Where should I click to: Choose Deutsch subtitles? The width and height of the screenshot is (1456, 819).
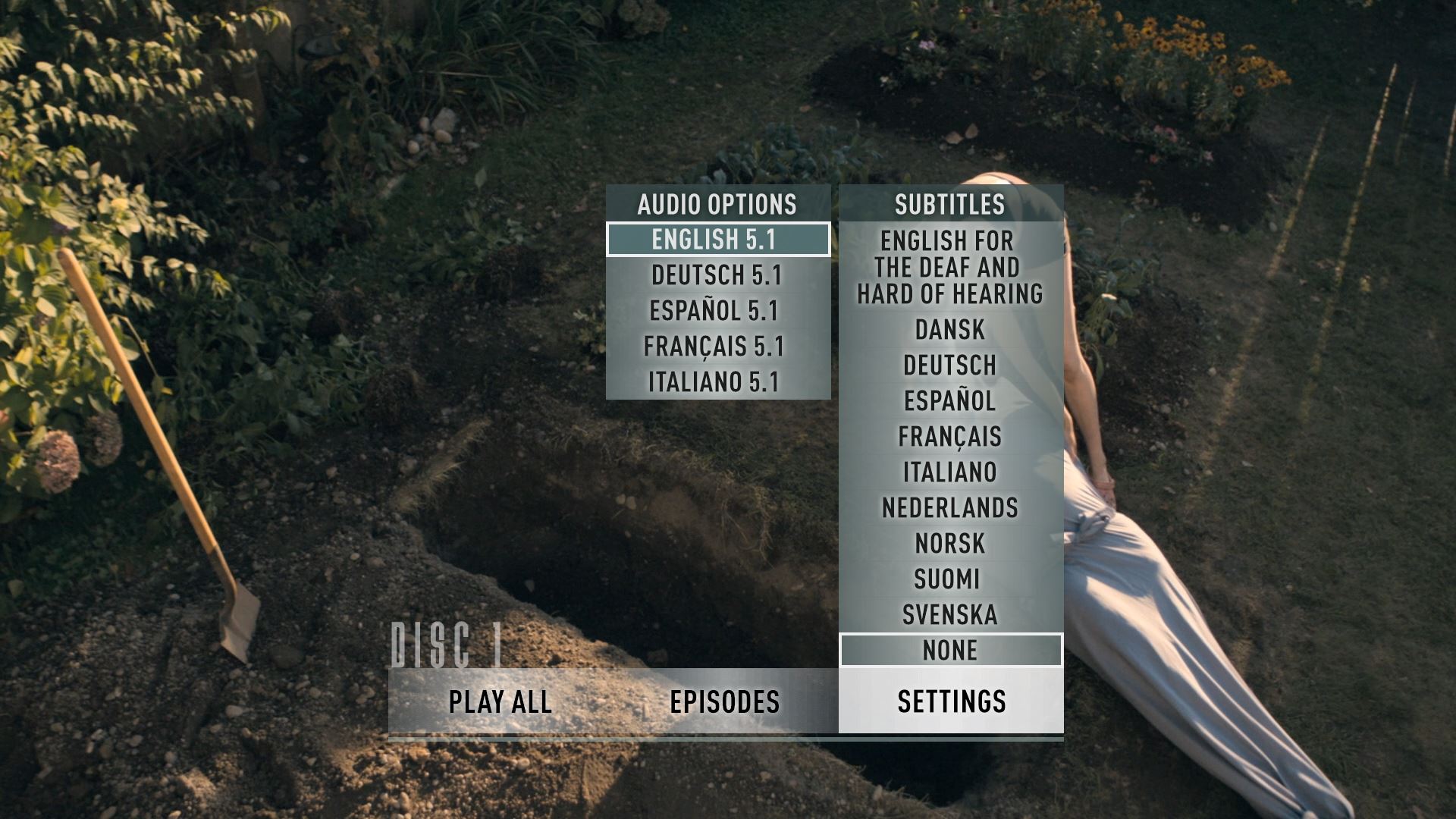coord(950,366)
